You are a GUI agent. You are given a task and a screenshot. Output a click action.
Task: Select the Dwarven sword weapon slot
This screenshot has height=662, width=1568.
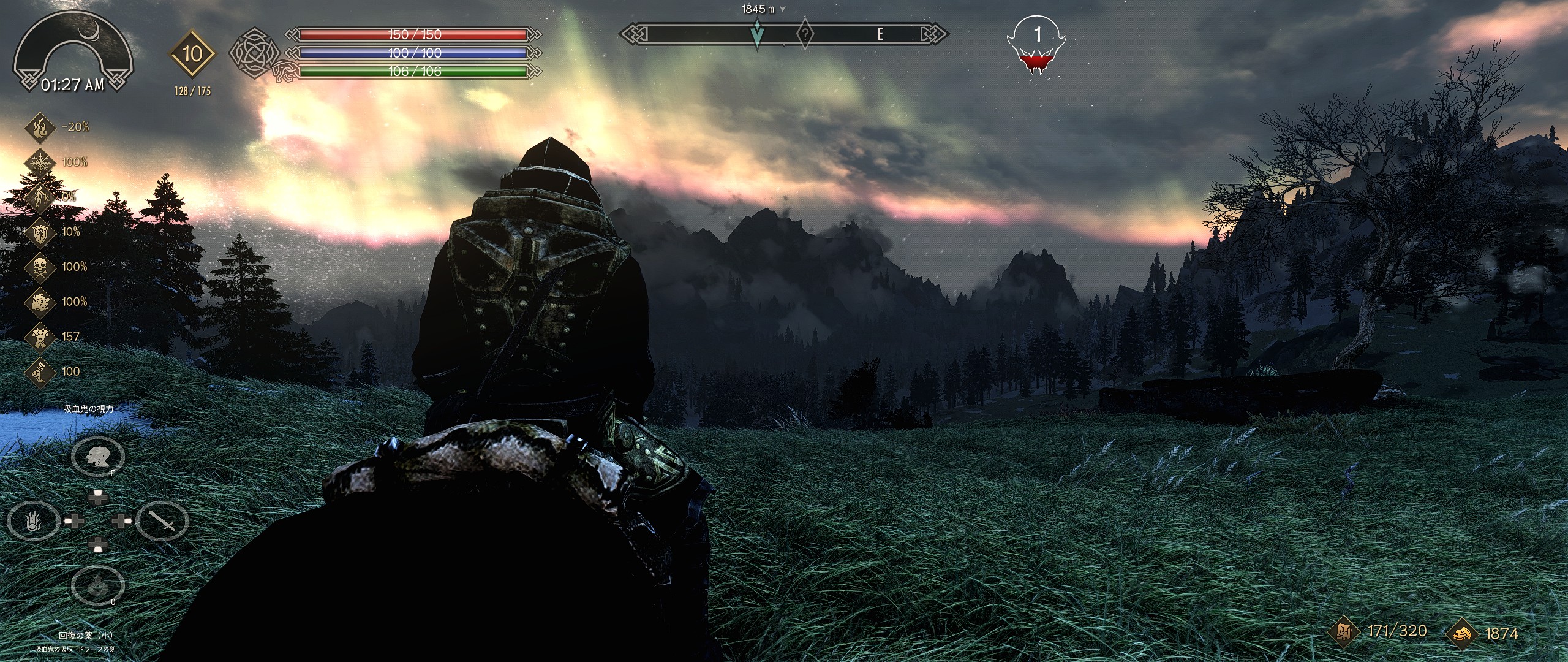click(x=162, y=522)
